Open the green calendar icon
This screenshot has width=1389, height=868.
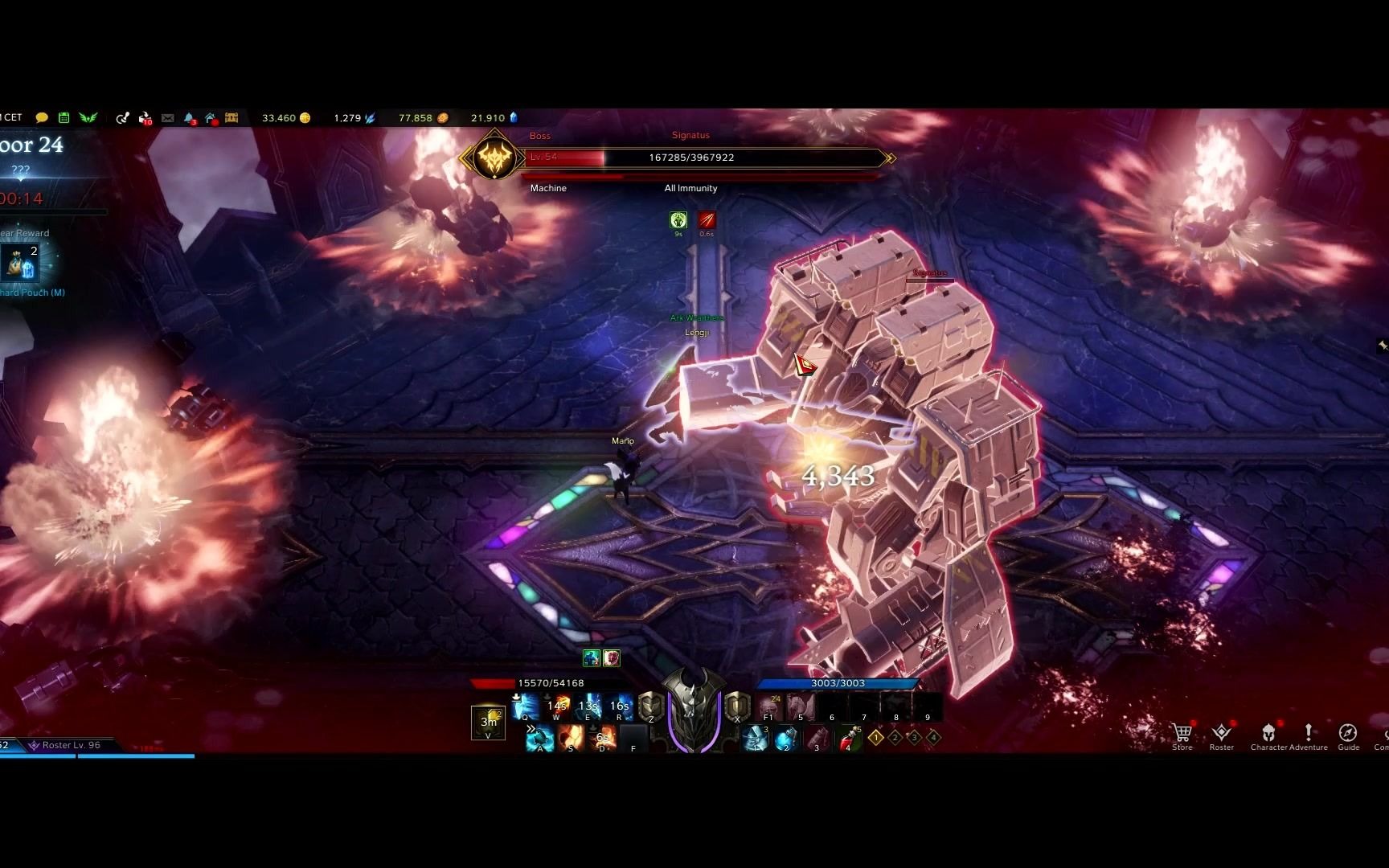[64, 118]
